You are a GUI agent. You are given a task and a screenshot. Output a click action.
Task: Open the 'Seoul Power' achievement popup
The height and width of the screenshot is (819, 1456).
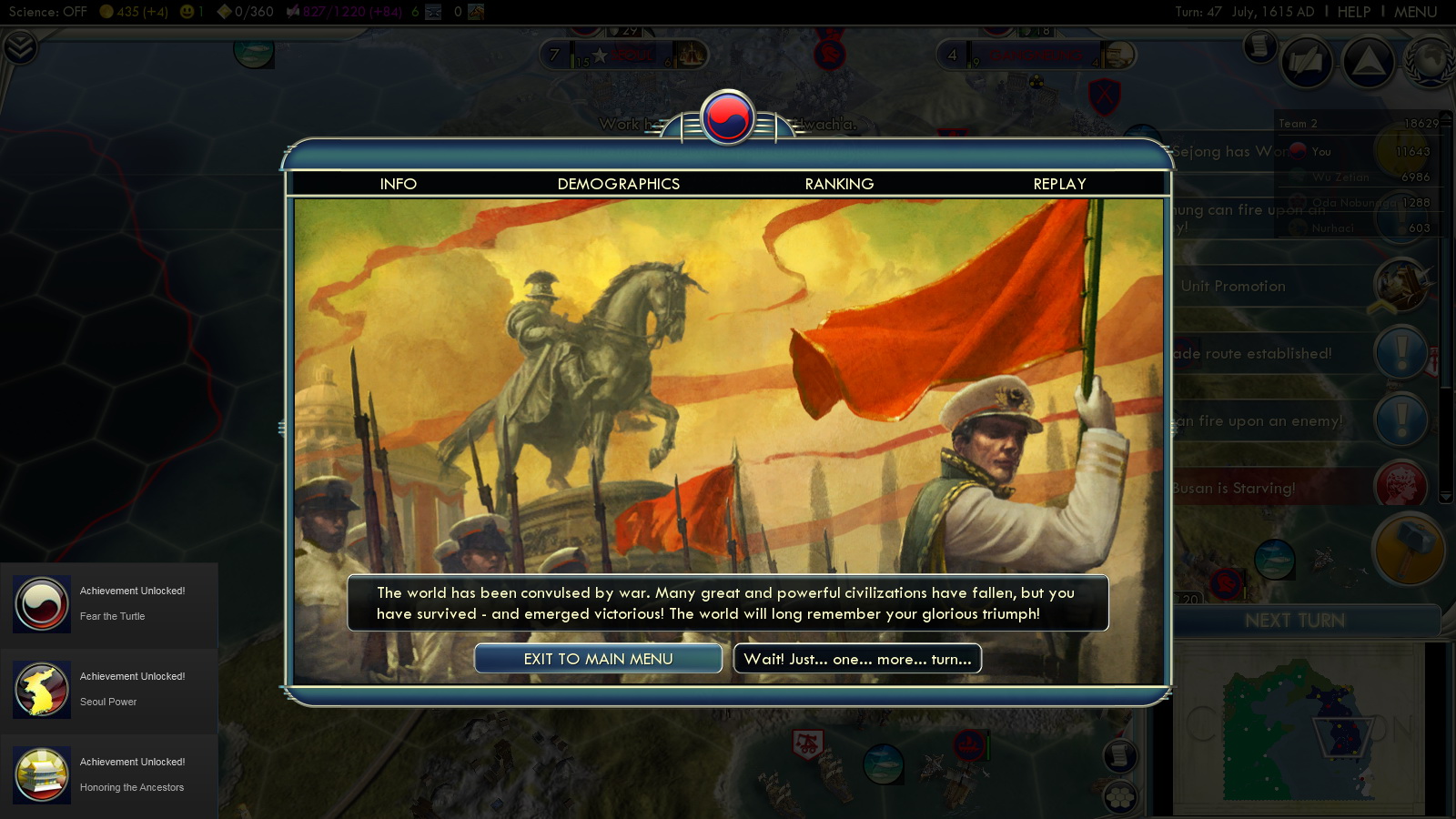(109, 690)
